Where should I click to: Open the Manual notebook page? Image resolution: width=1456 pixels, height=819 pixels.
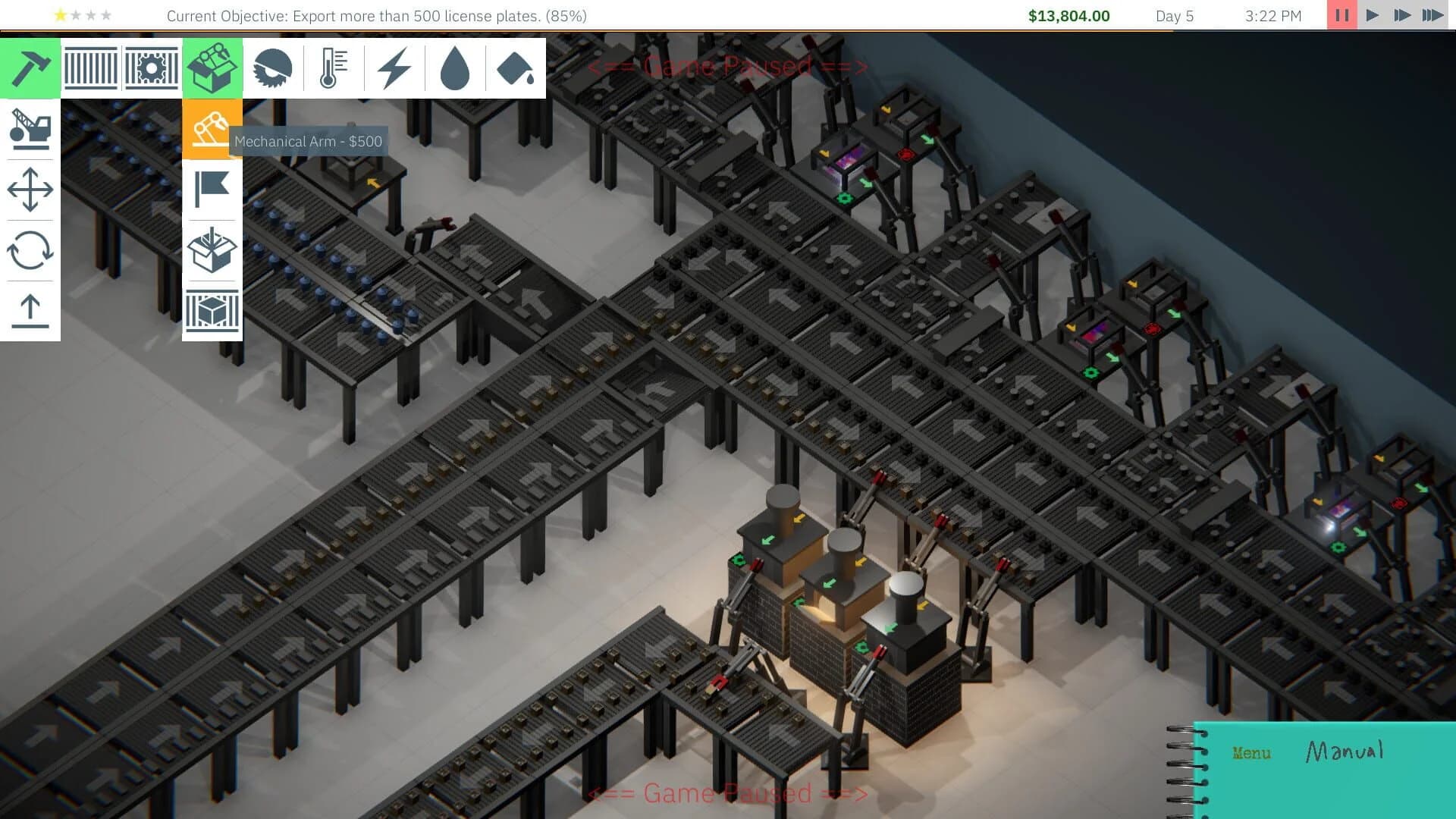1344,751
